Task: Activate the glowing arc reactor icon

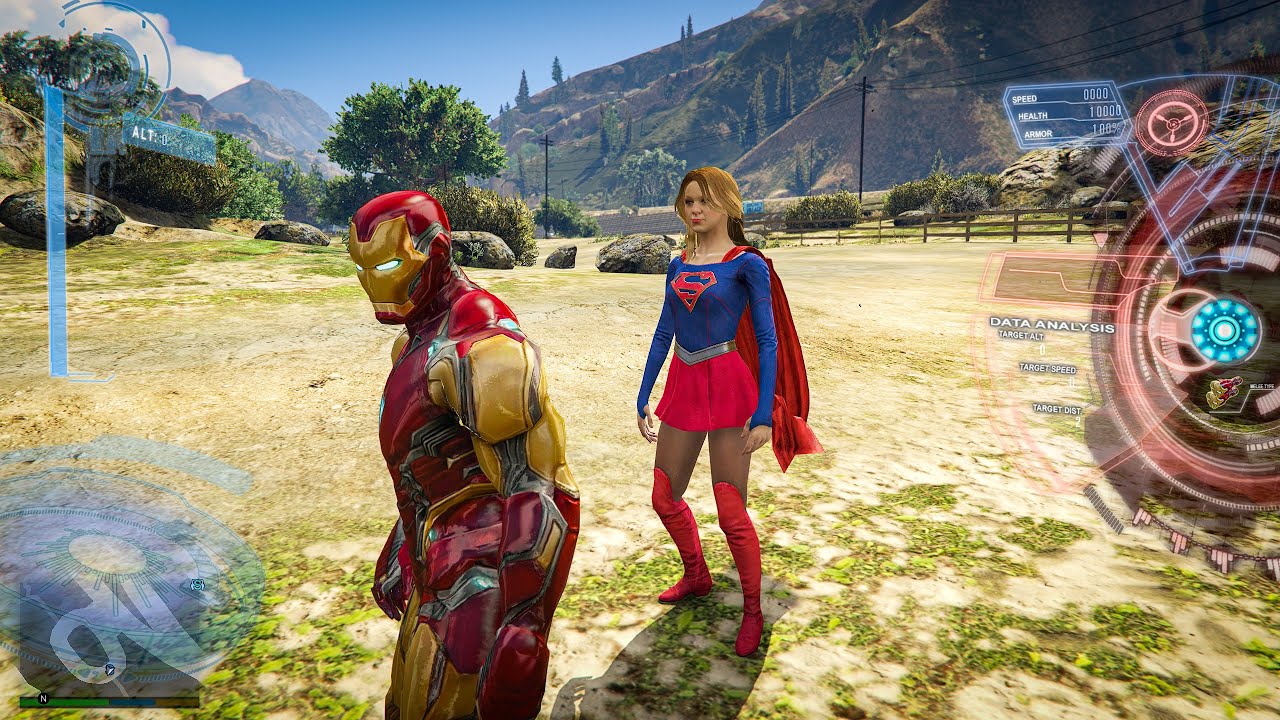Action: [x=1225, y=330]
